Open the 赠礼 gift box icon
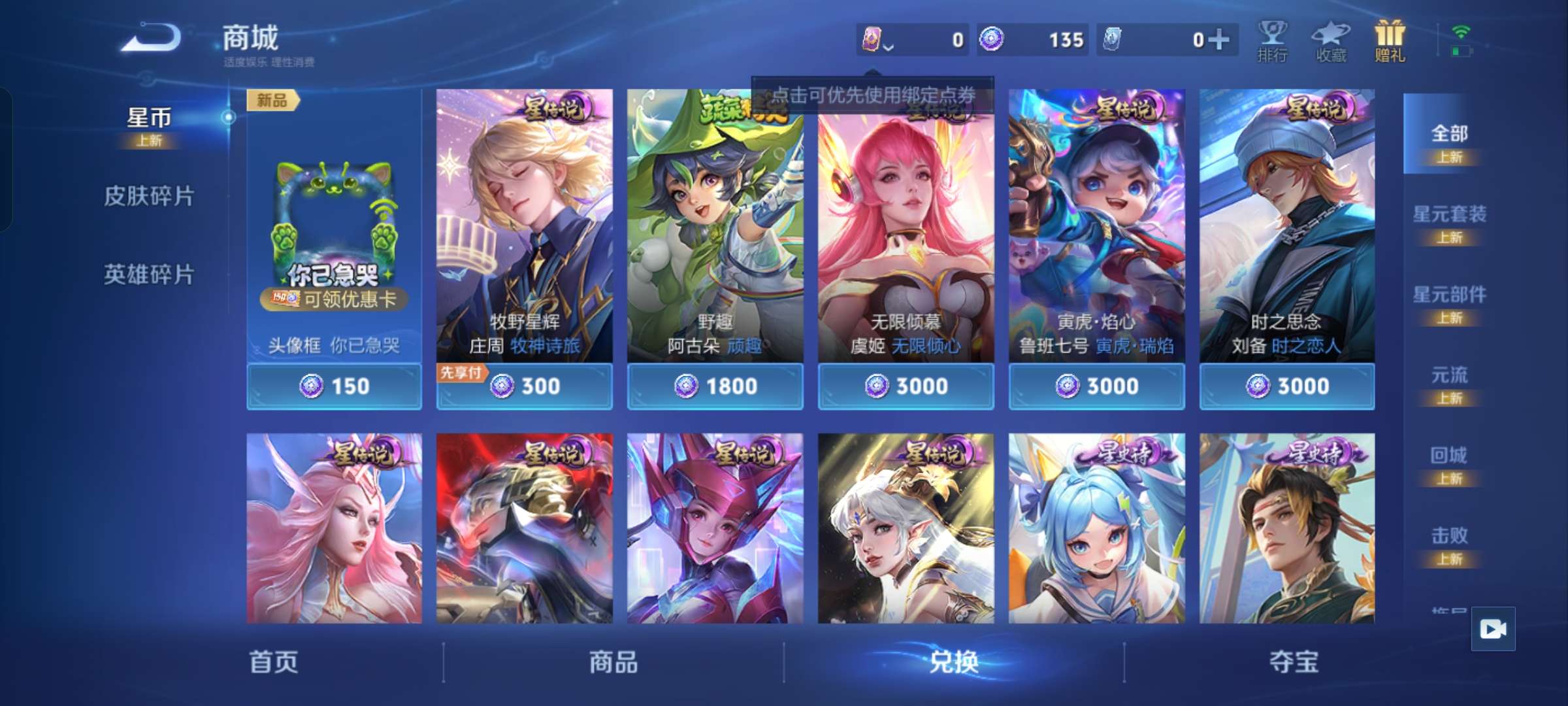Viewport: 1568px width, 706px height. 1388,41
